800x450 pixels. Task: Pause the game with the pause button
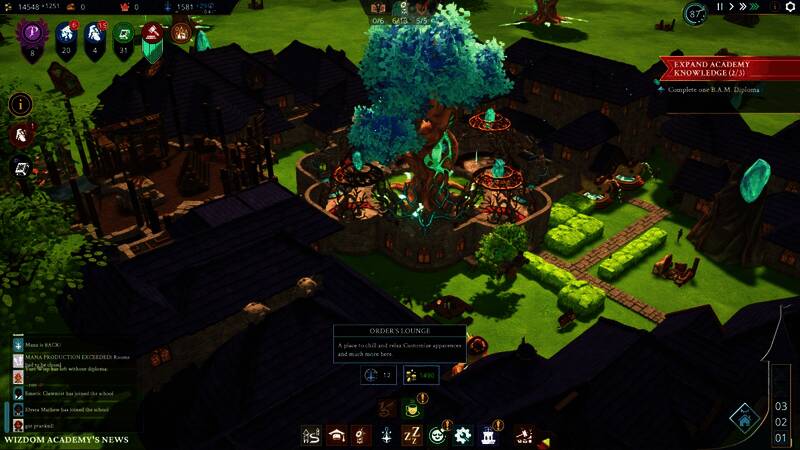click(720, 7)
